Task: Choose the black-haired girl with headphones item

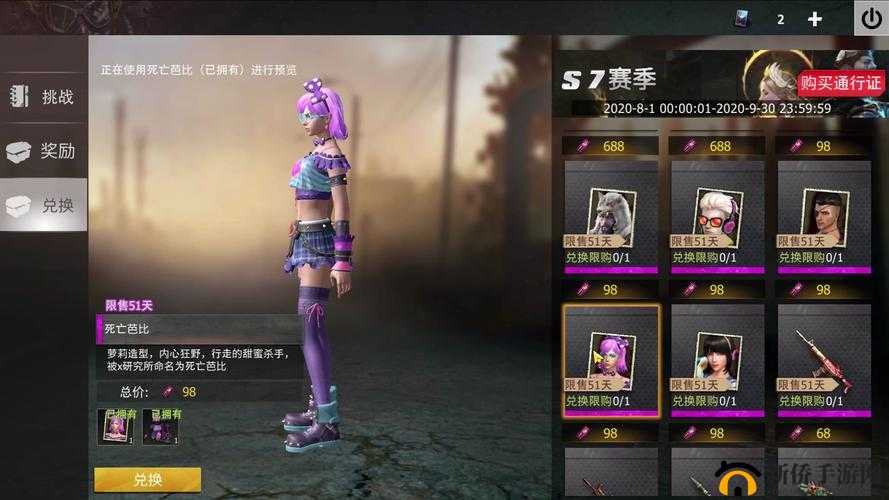Action: (x=717, y=360)
